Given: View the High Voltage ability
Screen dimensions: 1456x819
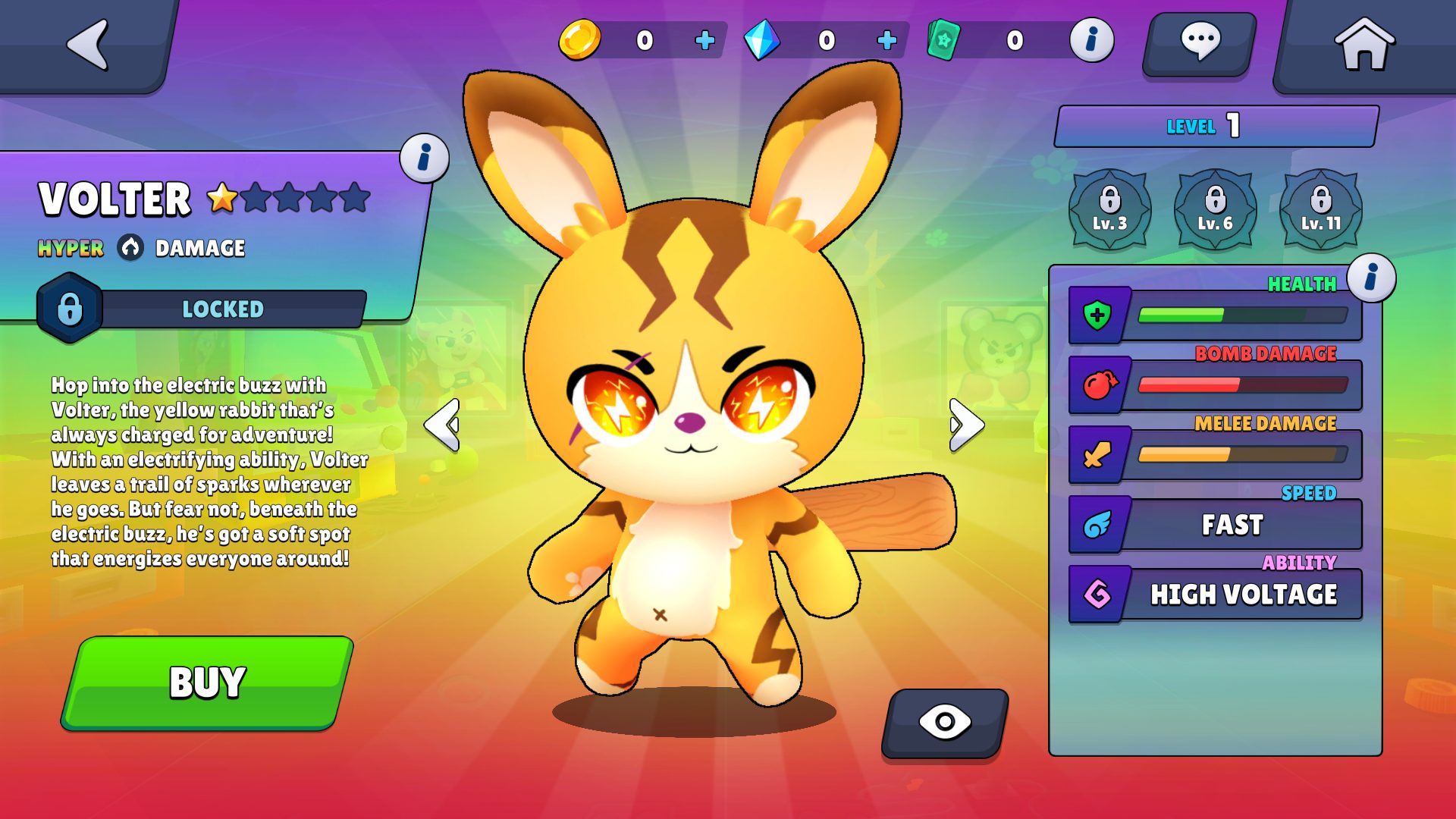Looking at the screenshot, I should click(1215, 595).
